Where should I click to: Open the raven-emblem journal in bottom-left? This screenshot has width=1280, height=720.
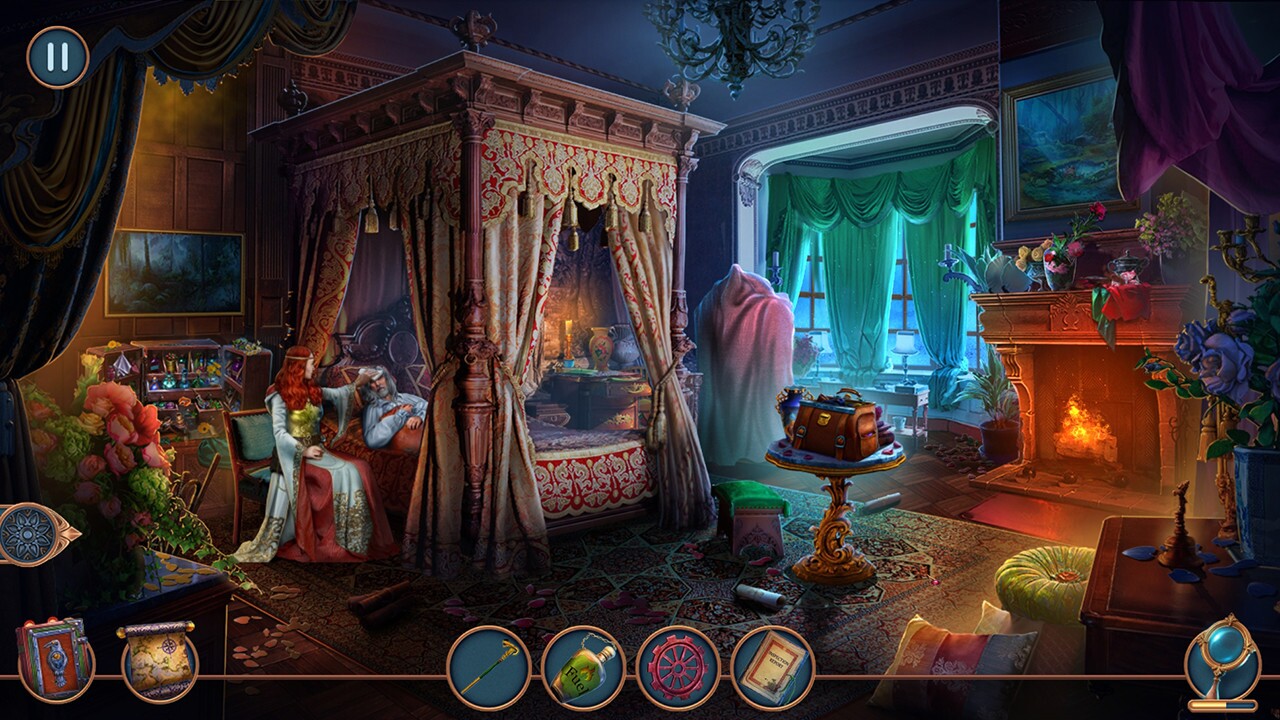tap(55, 662)
